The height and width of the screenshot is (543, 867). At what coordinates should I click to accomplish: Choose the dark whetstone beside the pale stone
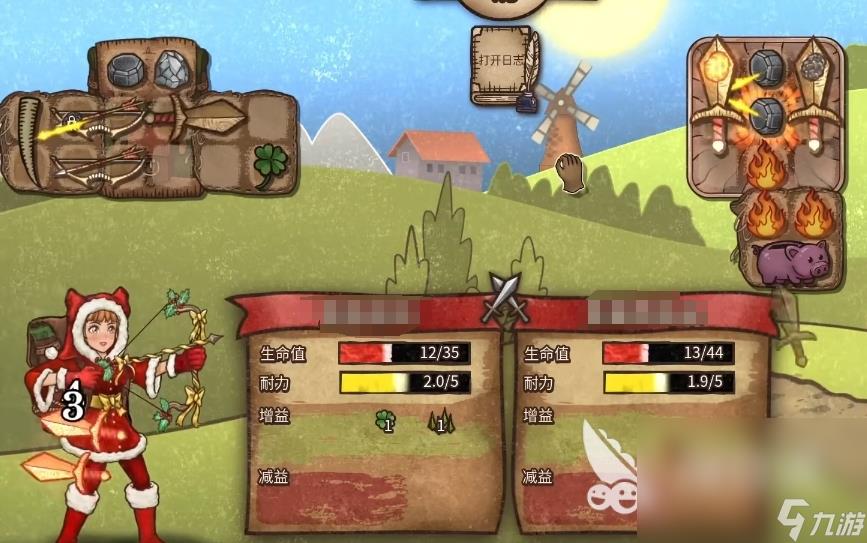(x=129, y=69)
